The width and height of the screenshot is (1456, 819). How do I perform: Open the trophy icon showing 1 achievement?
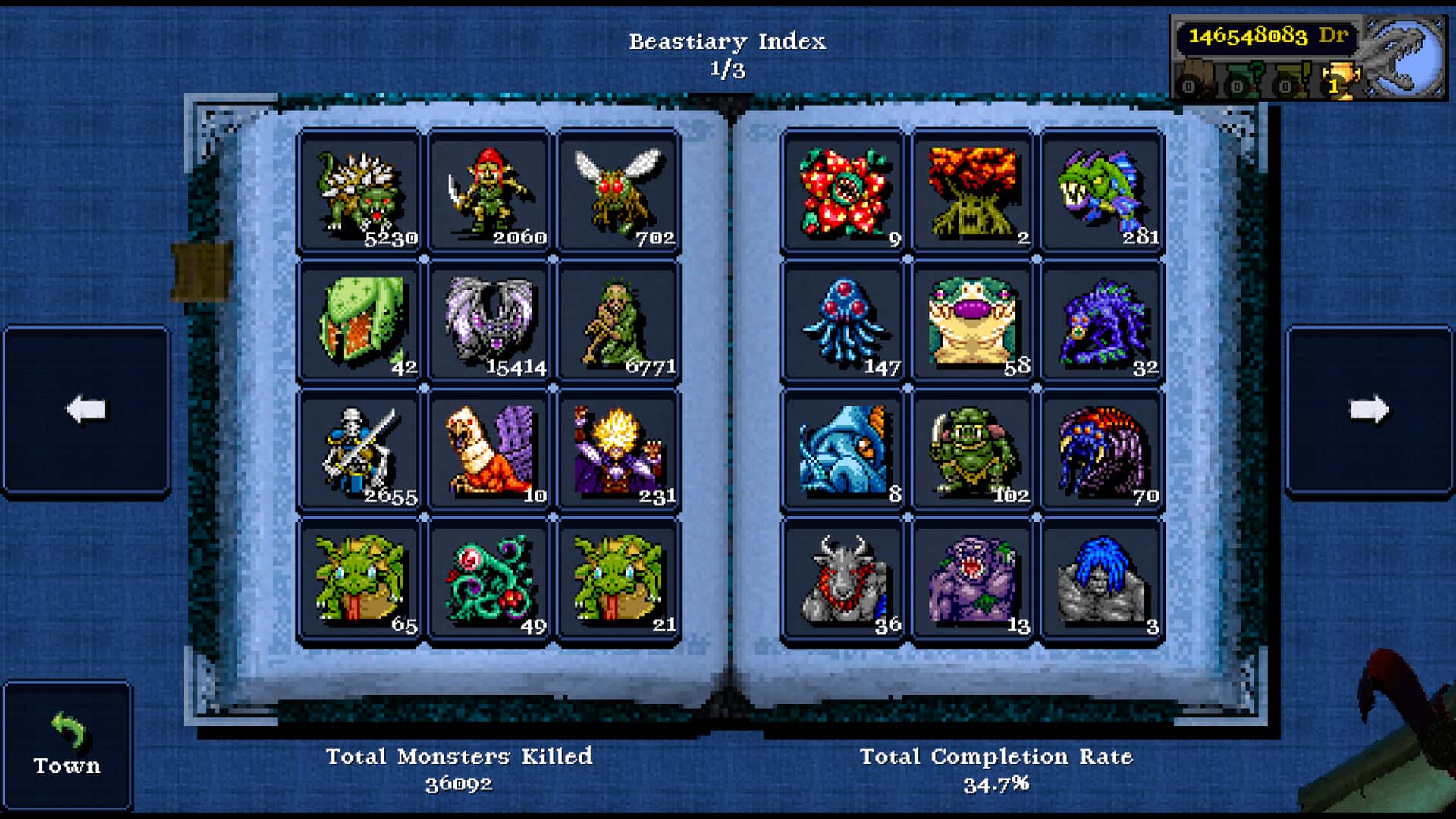pyautogui.click(x=1342, y=76)
